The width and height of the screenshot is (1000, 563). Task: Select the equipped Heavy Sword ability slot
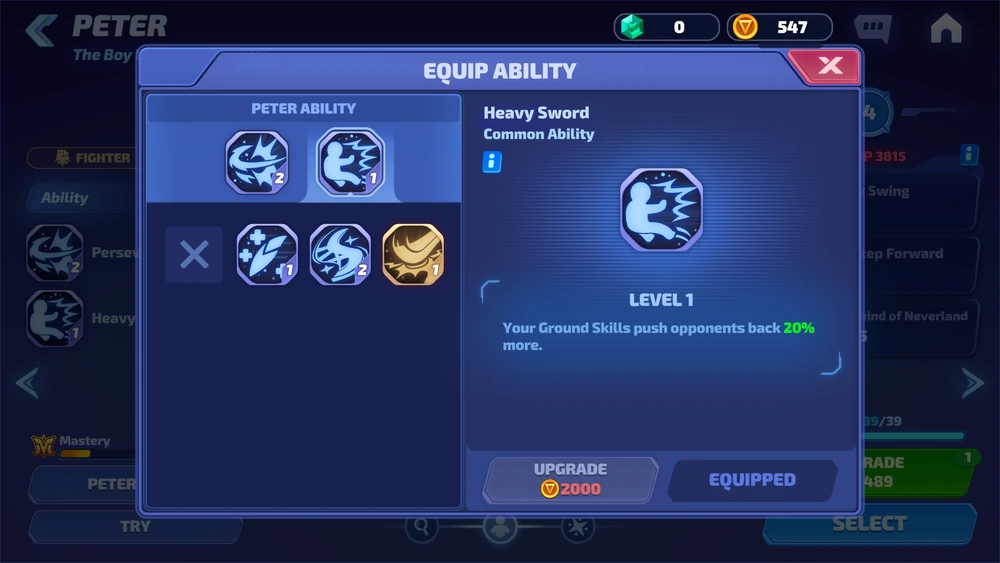[x=350, y=161]
